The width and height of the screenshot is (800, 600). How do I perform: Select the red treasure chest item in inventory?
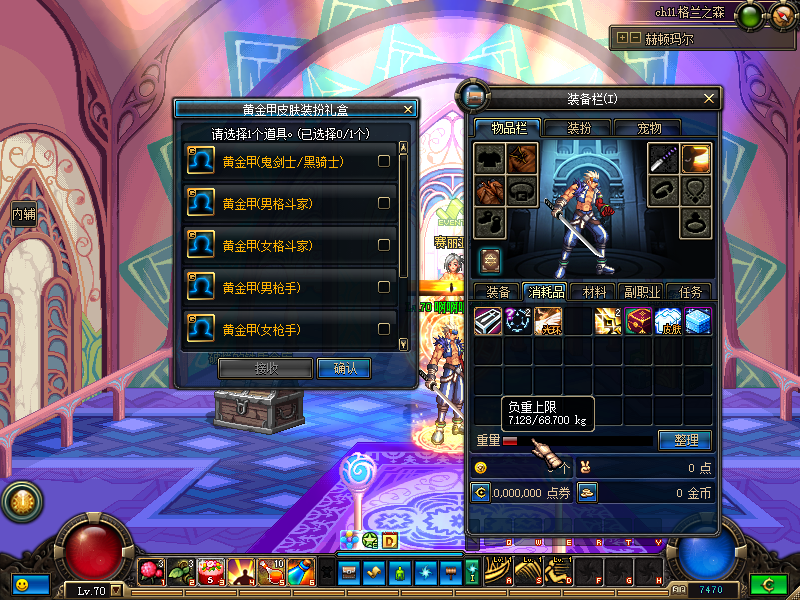[638, 321]
